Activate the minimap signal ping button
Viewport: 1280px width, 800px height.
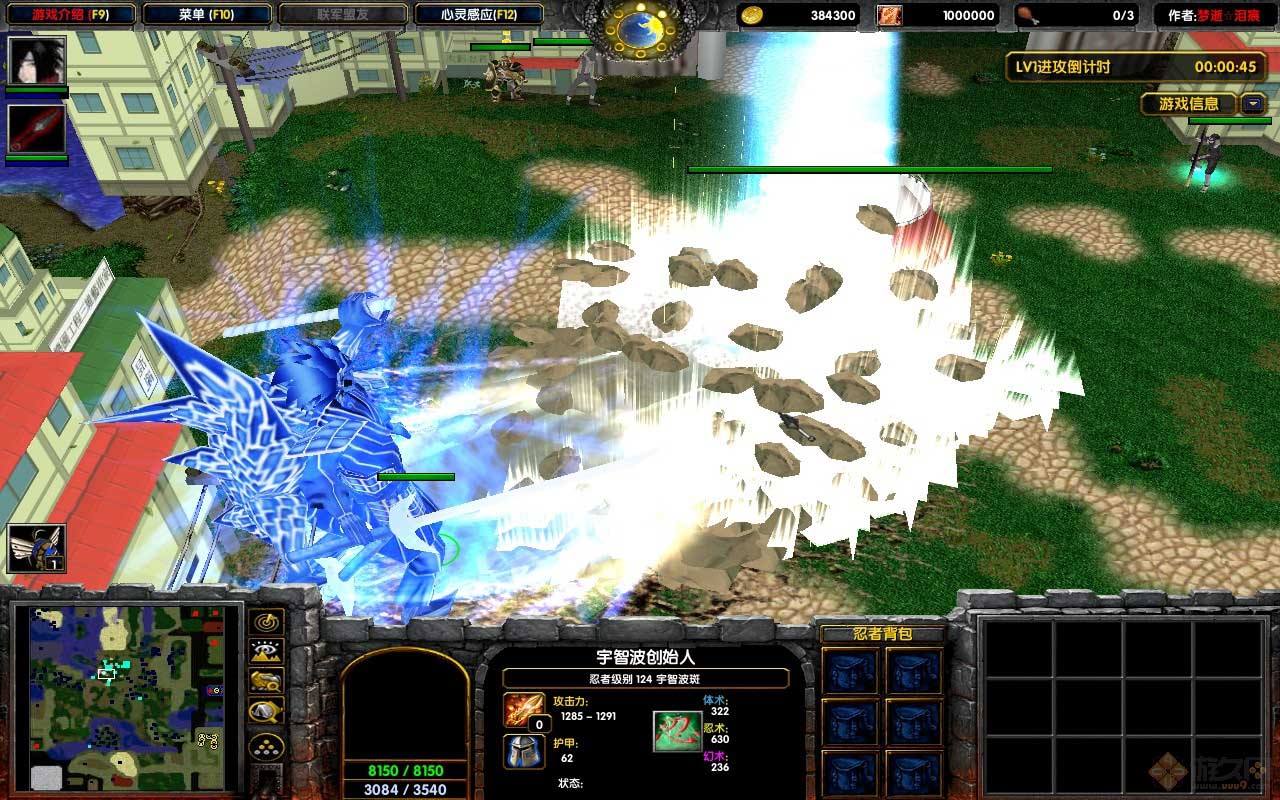[x=266, y=622]
